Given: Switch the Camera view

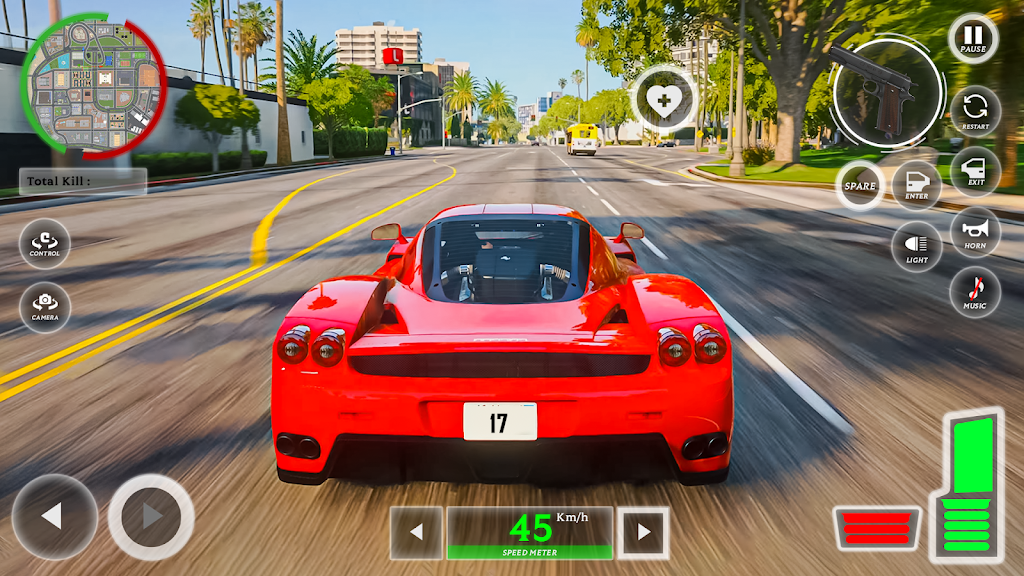Looking at the screenshot, I should [45, 307].
